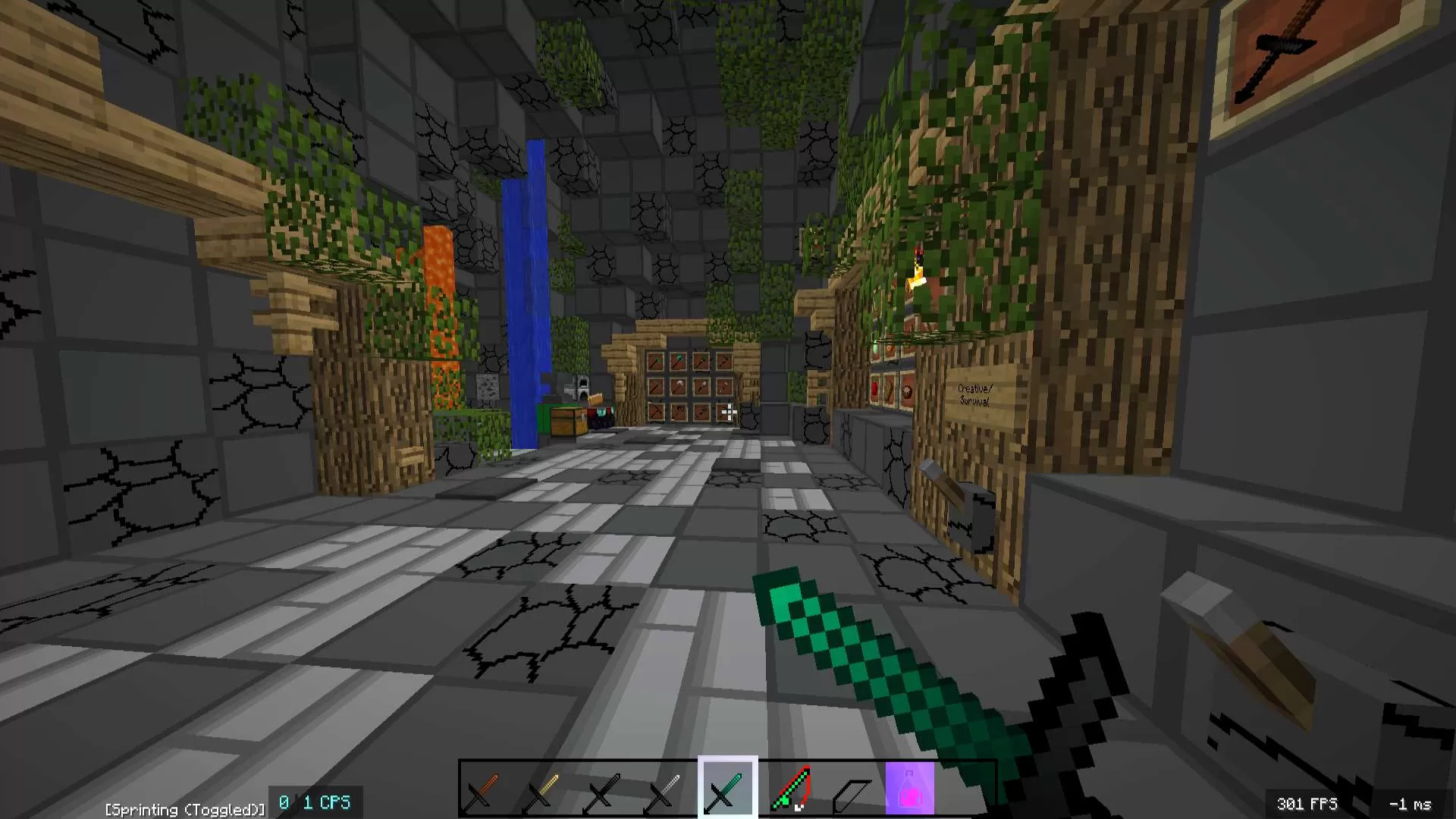Select the enchanted pearl in the last hotbar slot
This screenshot has height=819, width=1456.
pos(912,789)
